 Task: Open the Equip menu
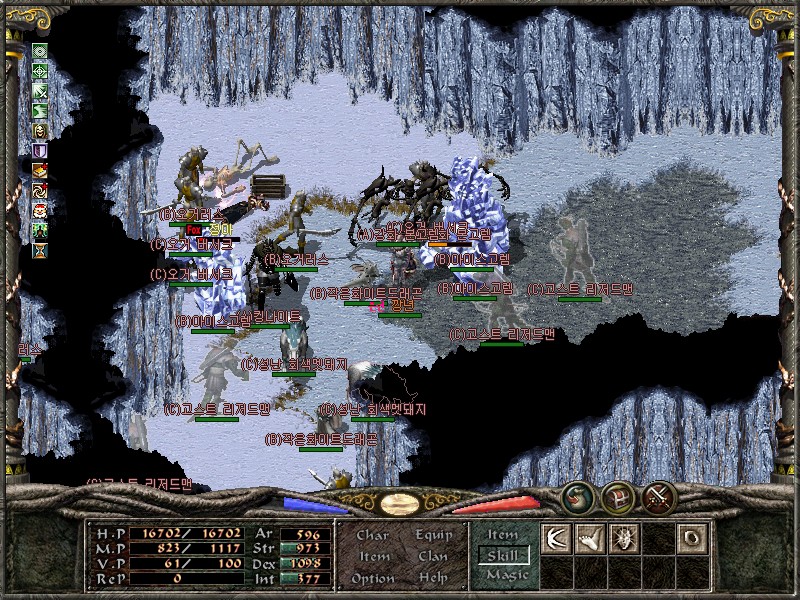433,535
